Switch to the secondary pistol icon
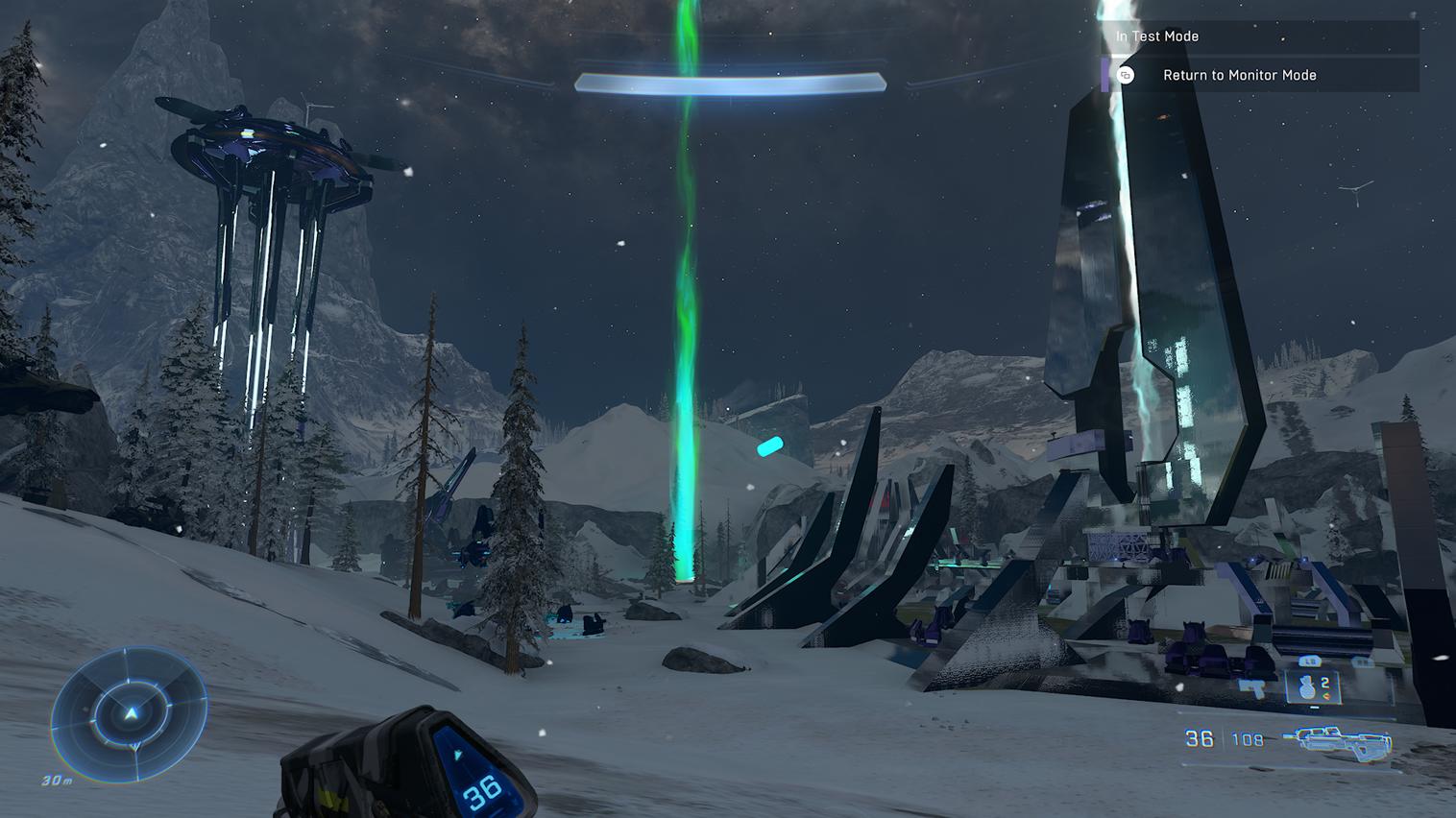The height and width of the screenshot is (818, 1456). 1252,687
